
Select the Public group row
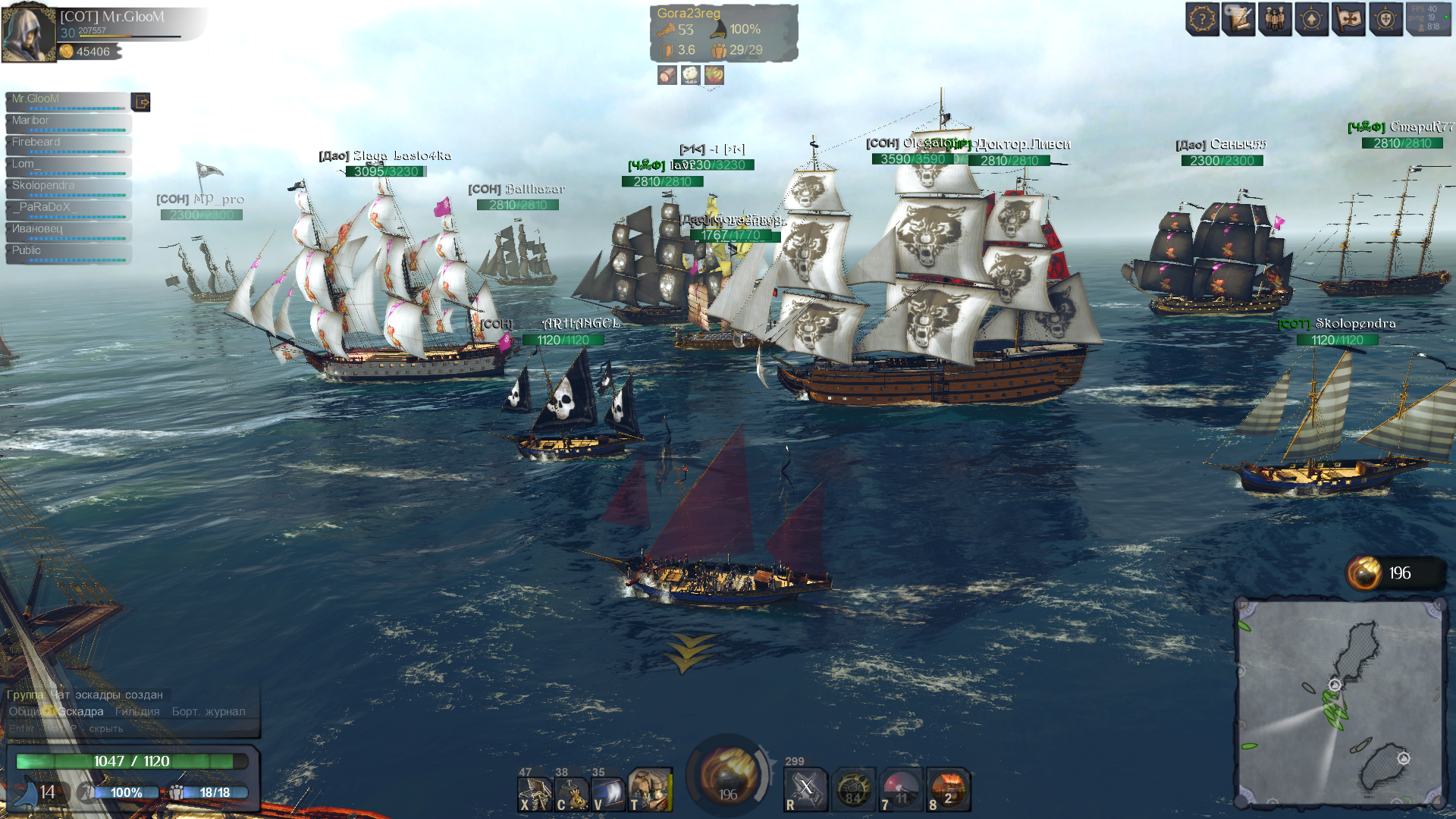click(x=67, y=251)
